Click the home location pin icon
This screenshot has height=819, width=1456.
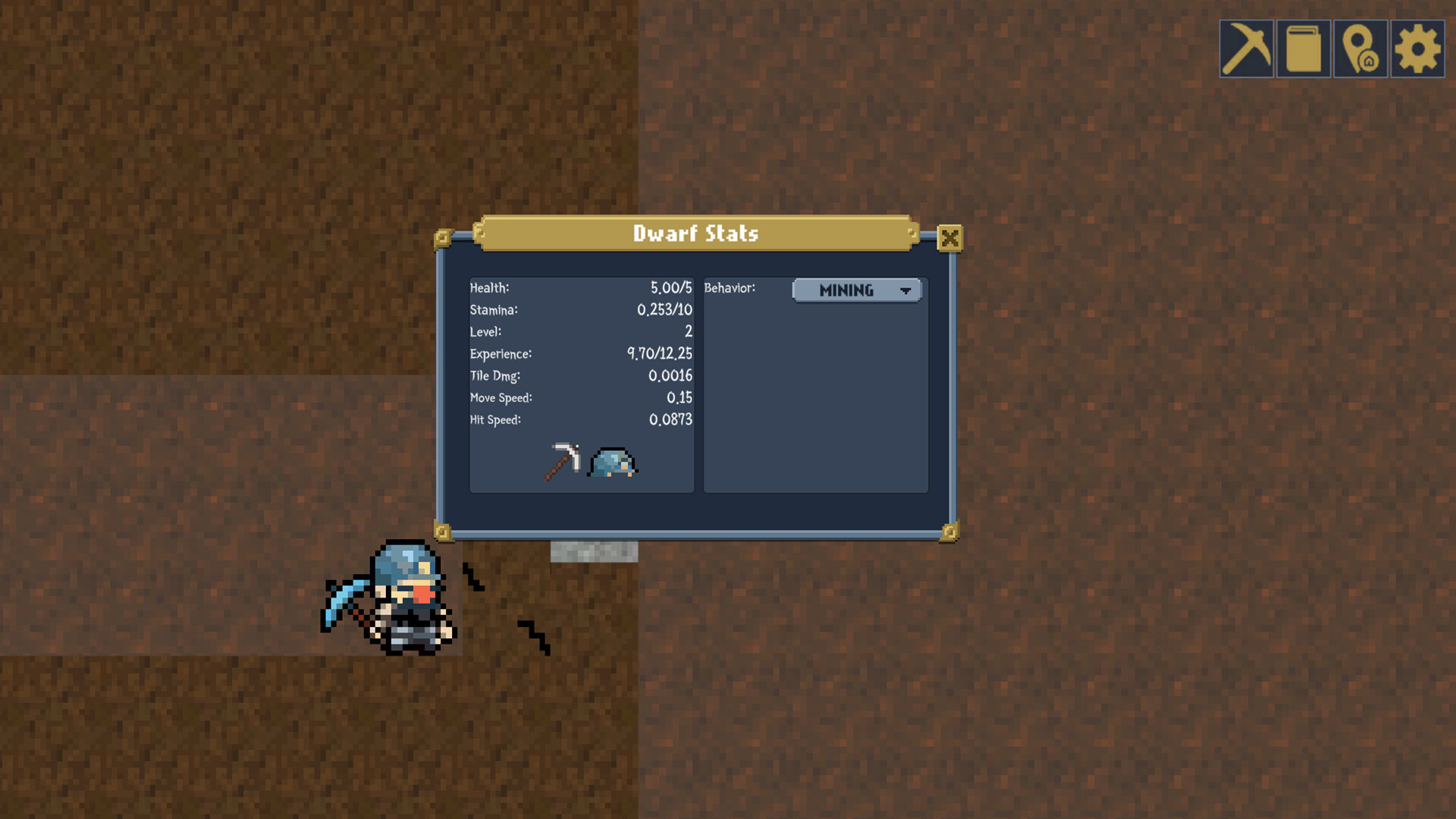click(1360, 49)
